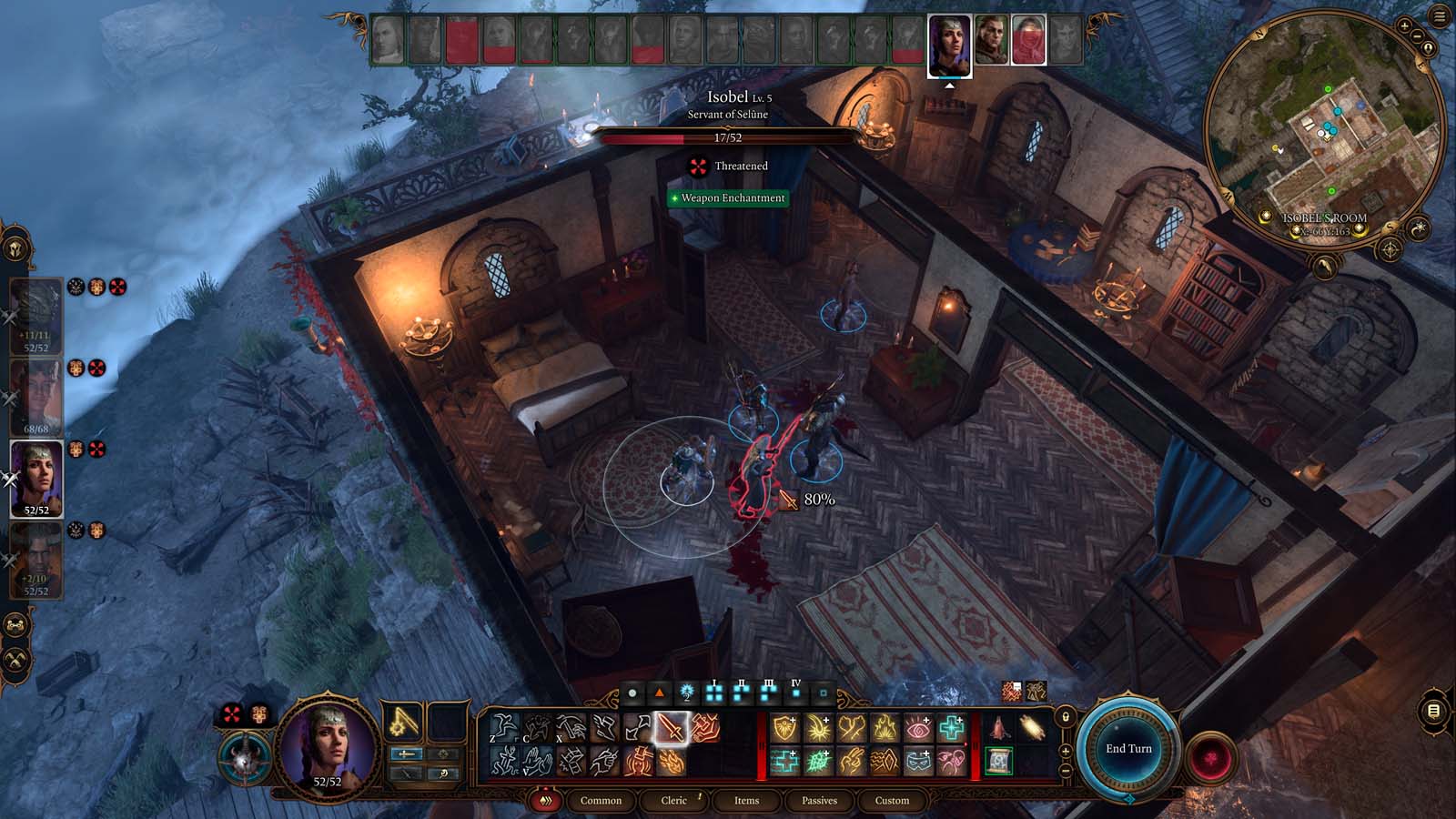Image resolution: width=1456 pixels, height=819 pixels.
Task: Add a hotbar row with the plus control
Action: pos(1066,751)
